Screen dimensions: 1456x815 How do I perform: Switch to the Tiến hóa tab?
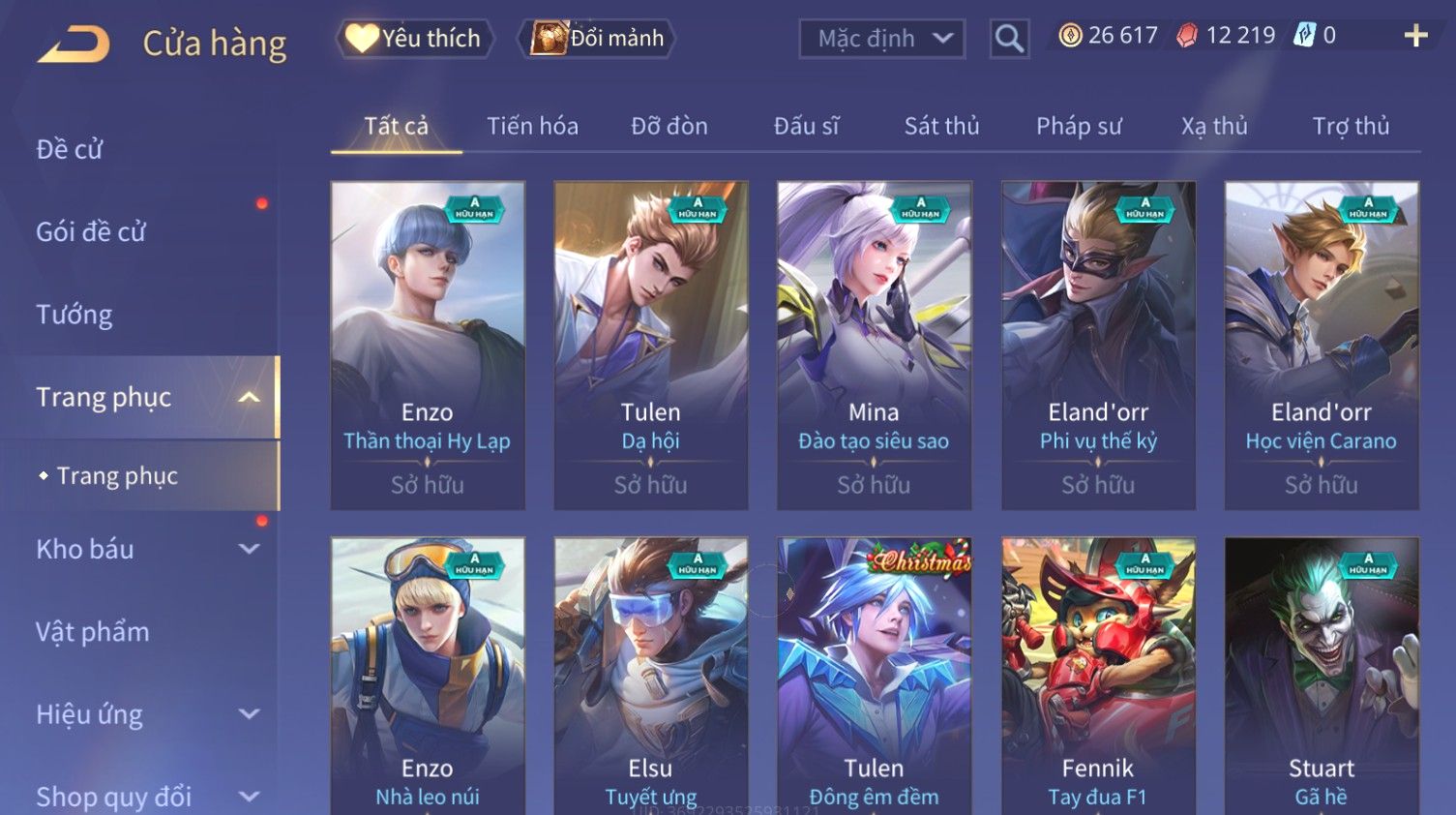click(532, 126)
